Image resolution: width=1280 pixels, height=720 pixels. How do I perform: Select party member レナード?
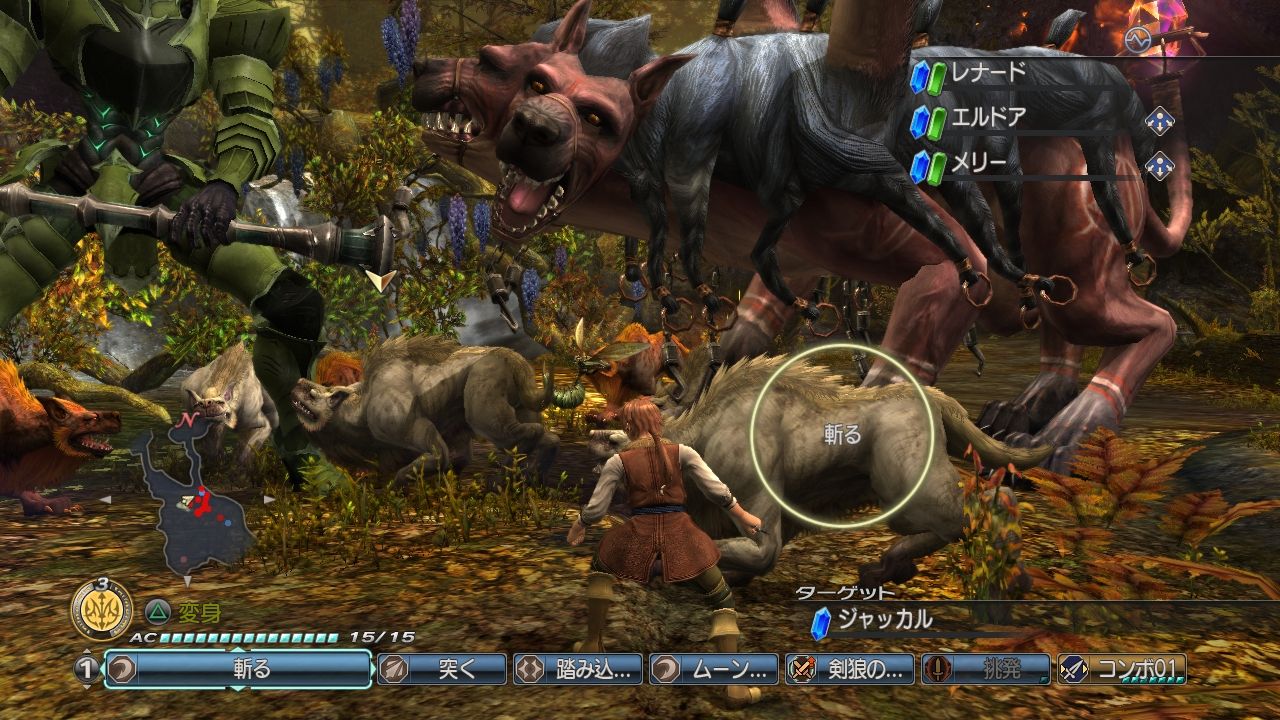[1010, 74]
